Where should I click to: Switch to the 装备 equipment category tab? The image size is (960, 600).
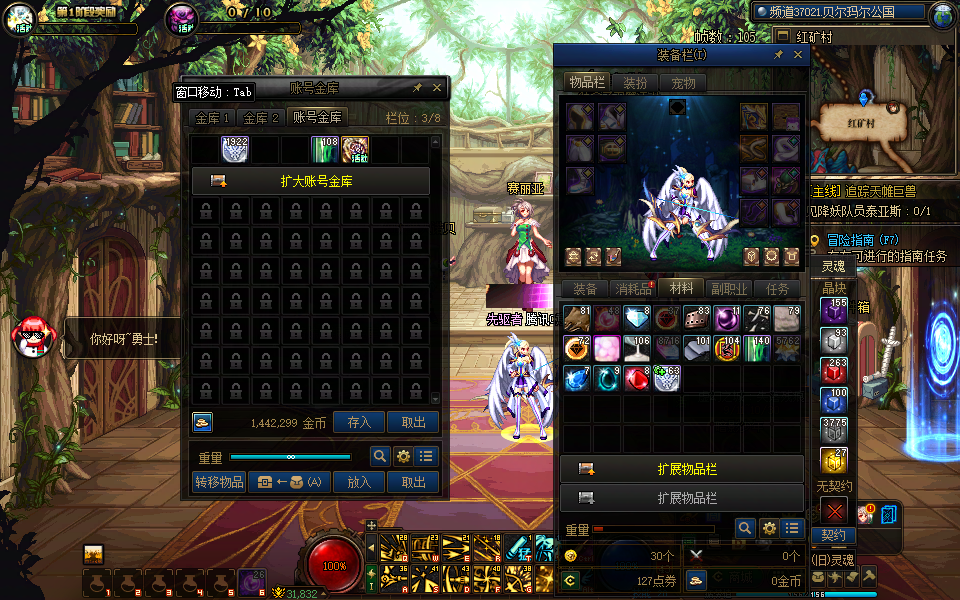[x=585, y=289]
